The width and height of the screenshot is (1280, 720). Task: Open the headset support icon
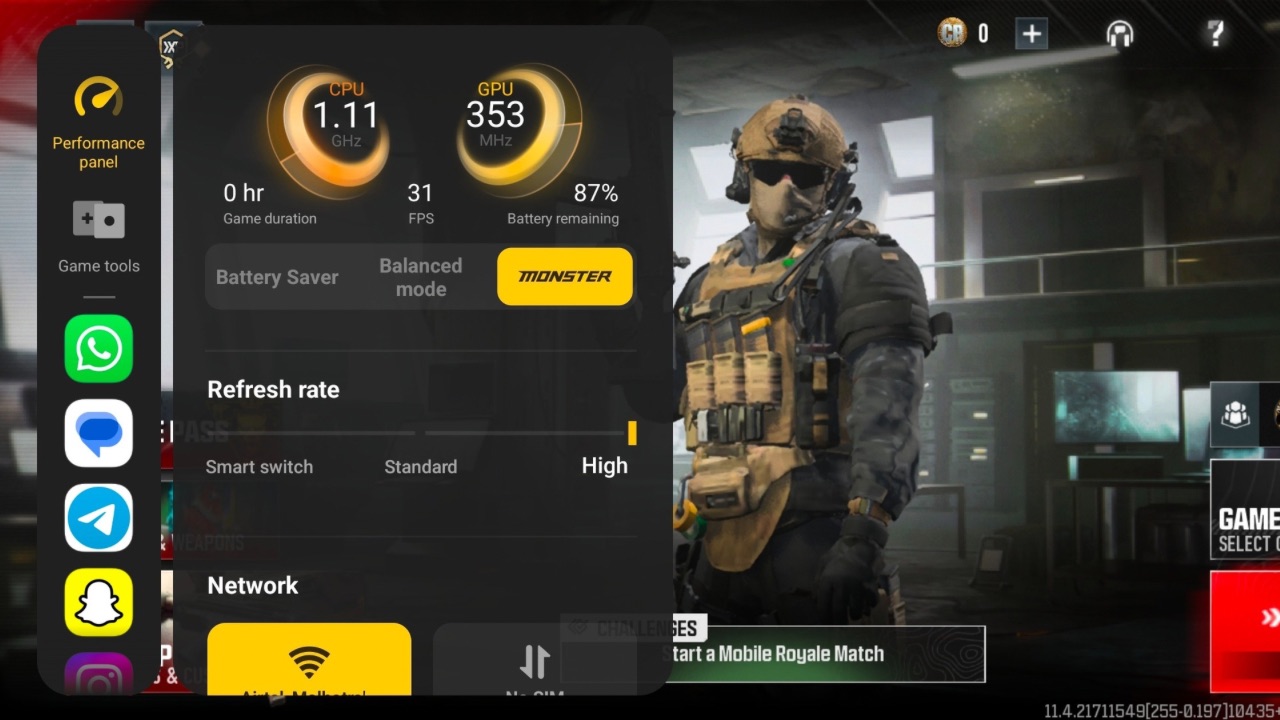(x=1120, y=34)
